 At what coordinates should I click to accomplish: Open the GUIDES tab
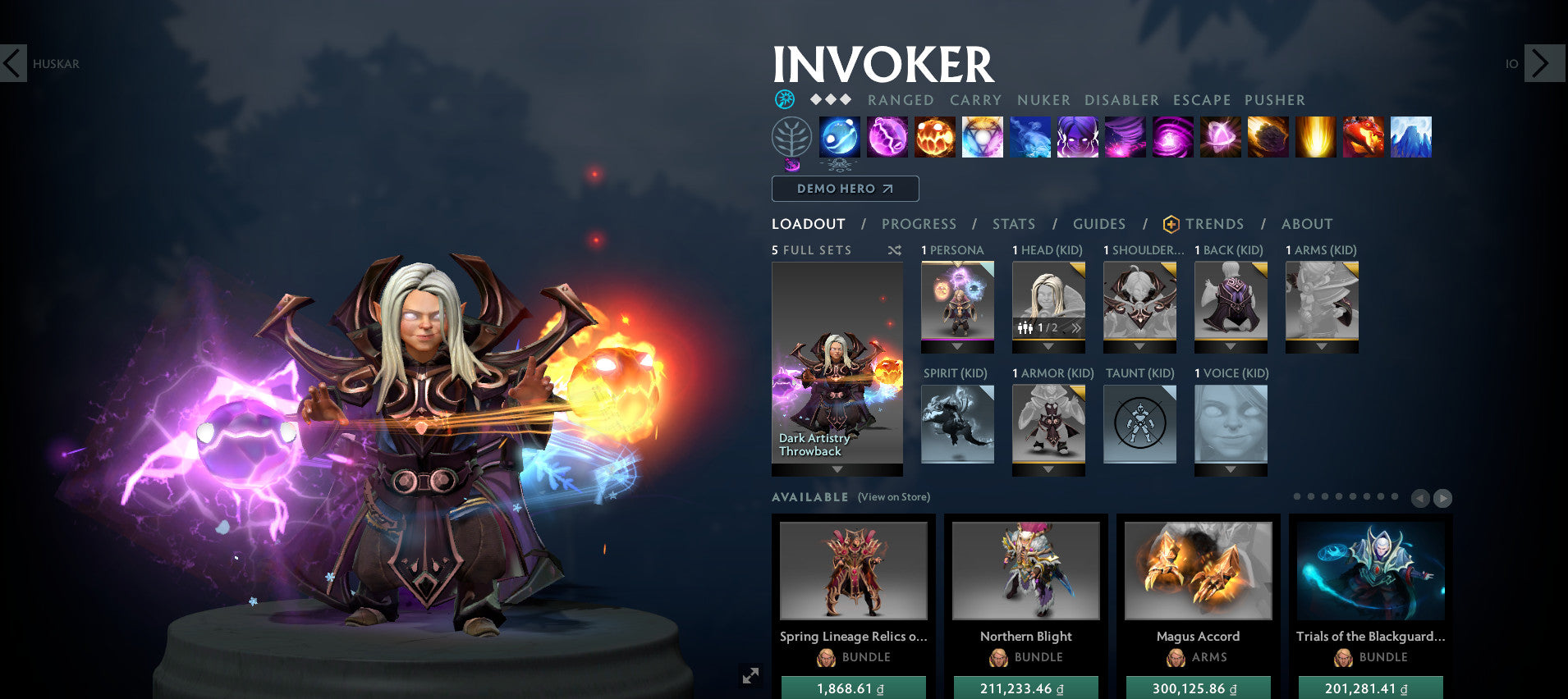coord(1098,224)
